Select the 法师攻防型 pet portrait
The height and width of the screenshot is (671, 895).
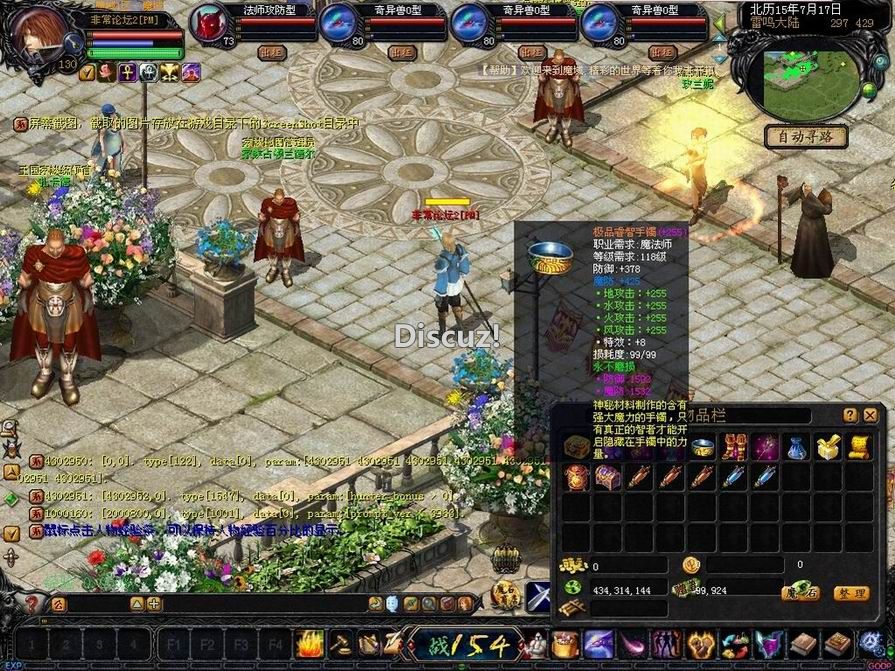[x=210, y=22]
